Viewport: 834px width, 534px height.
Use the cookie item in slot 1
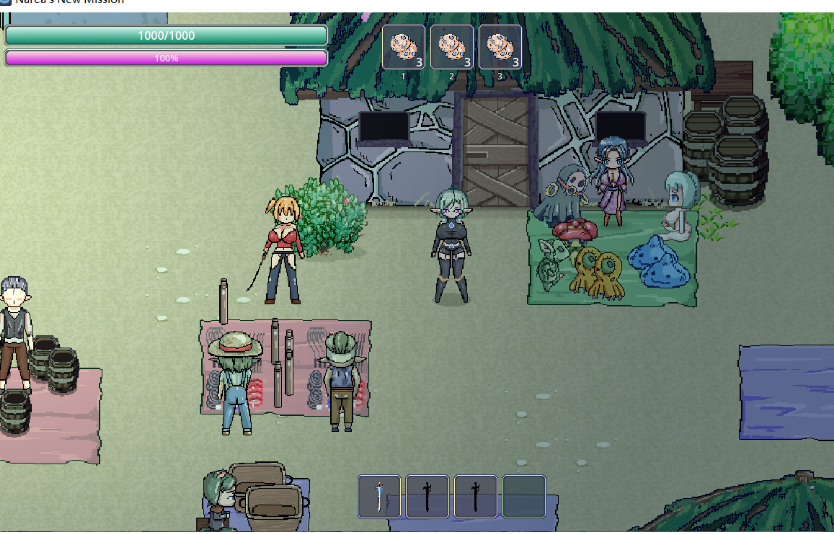point(404,47)
